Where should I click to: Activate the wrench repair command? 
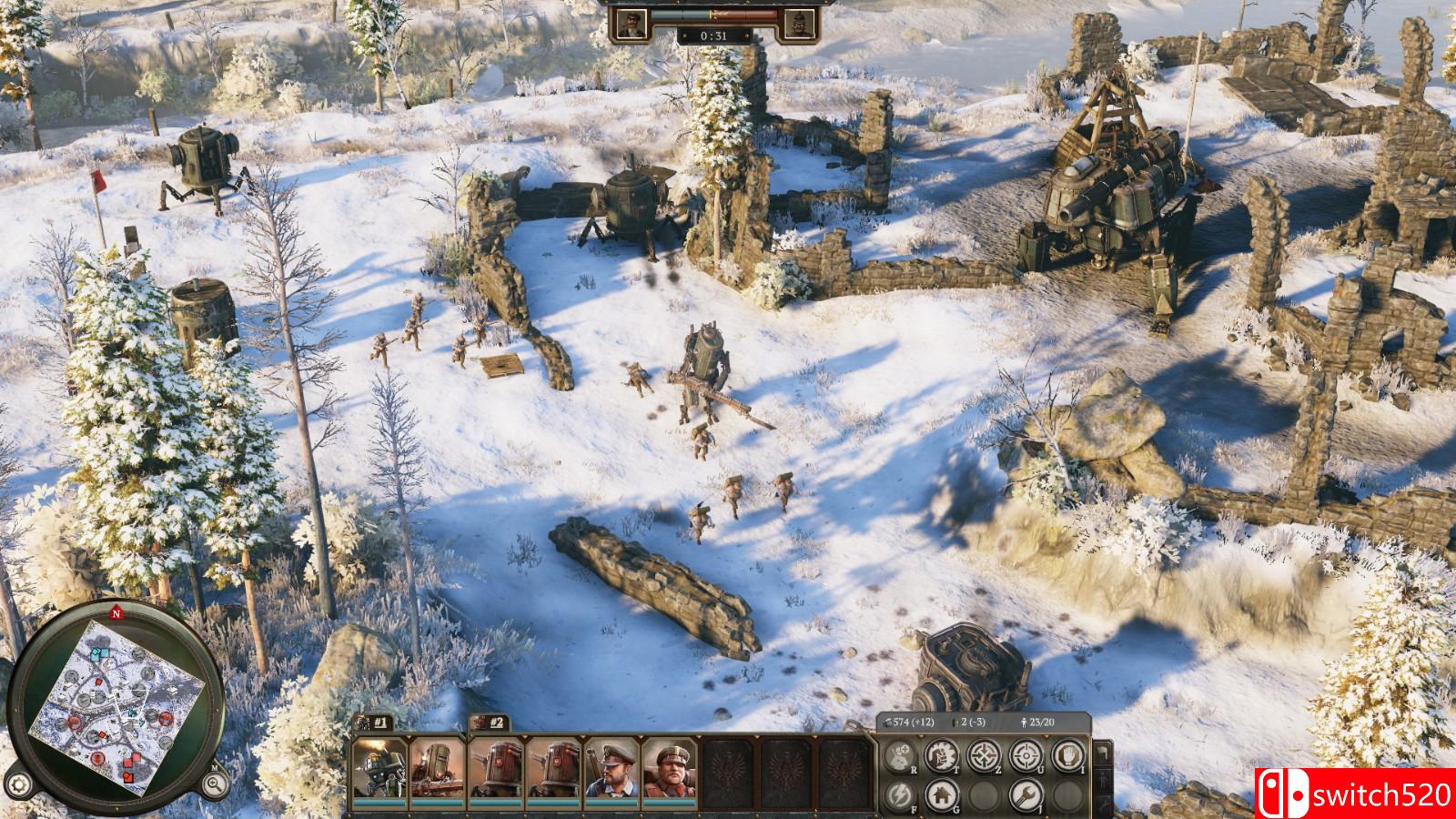(1026, 794)
